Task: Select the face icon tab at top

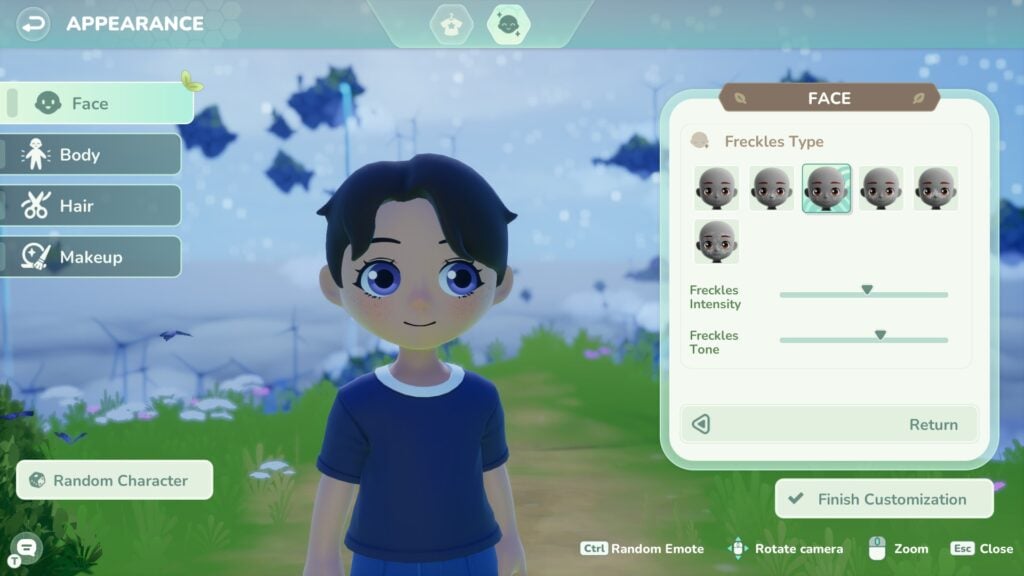Action: point(508,24)
